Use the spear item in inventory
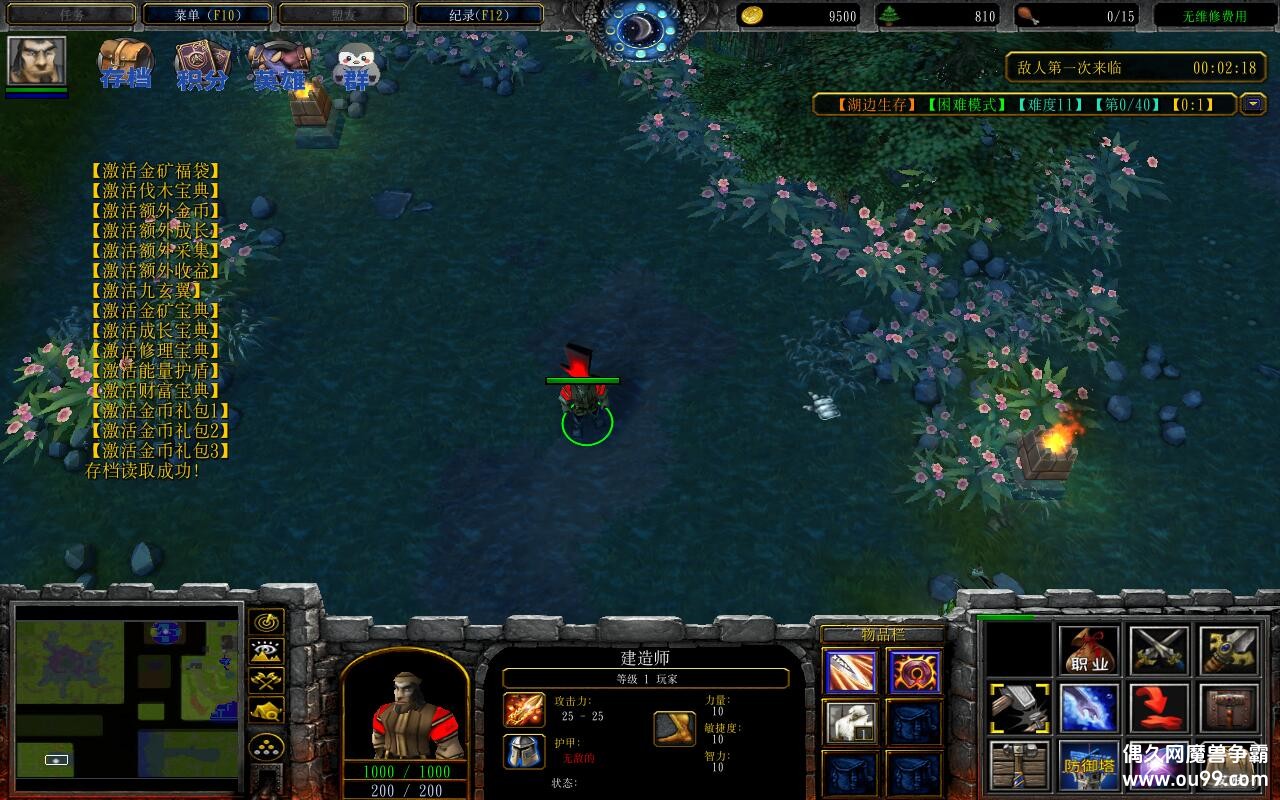Viewport: 1280px width, 800px height. [851, 671]
